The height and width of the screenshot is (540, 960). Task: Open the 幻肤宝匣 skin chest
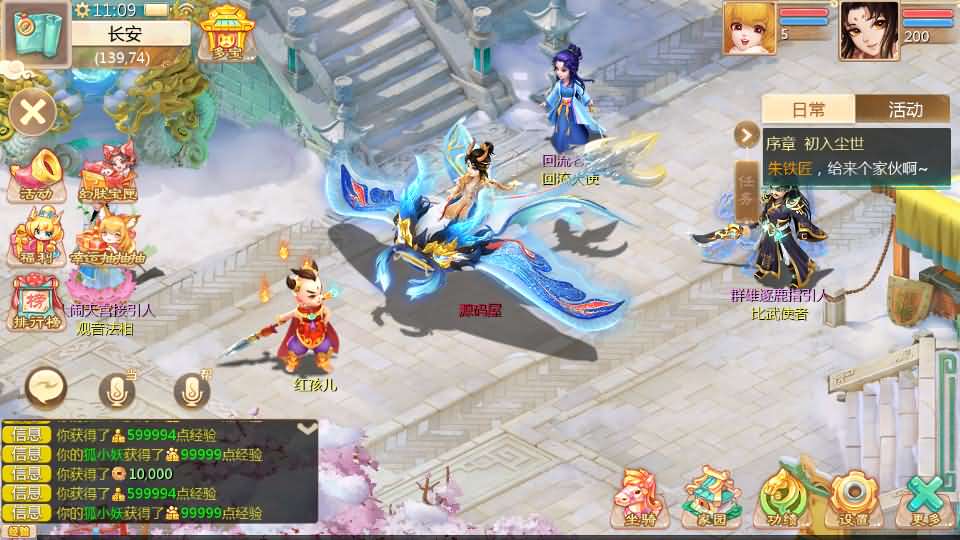tap(108, 174)
